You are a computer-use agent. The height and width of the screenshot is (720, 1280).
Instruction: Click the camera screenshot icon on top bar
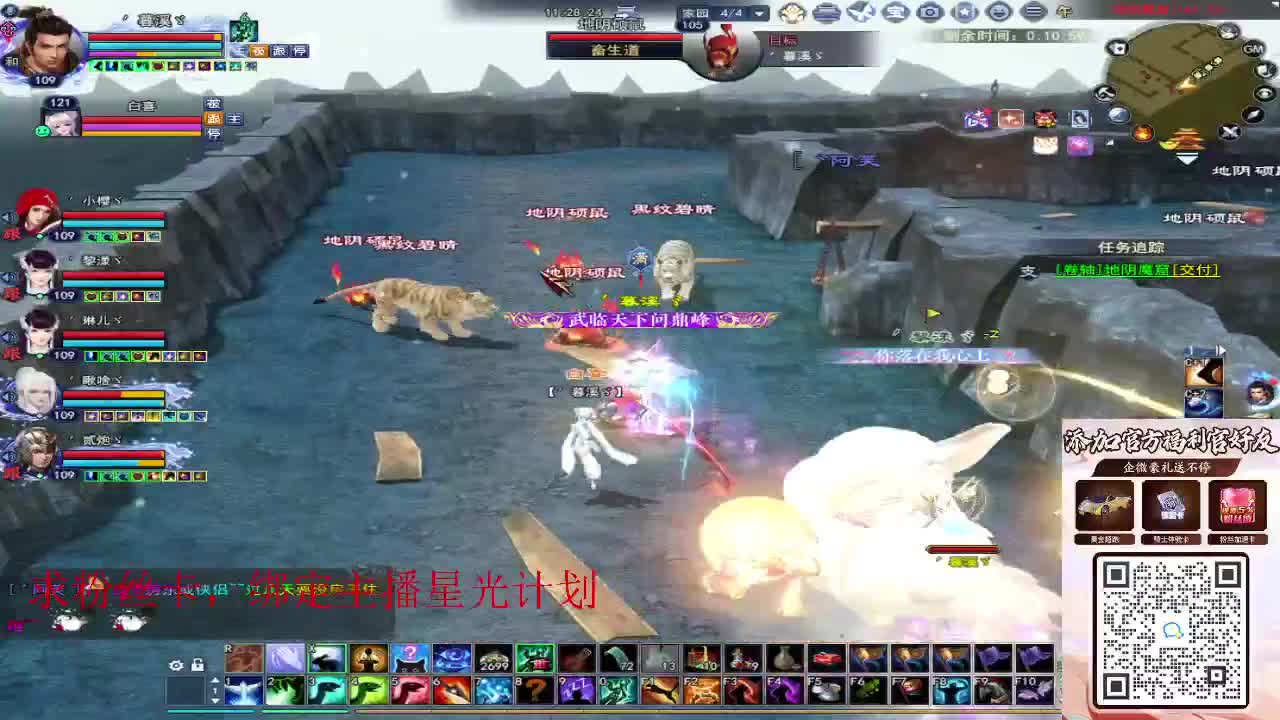click(x=930, y=13)
